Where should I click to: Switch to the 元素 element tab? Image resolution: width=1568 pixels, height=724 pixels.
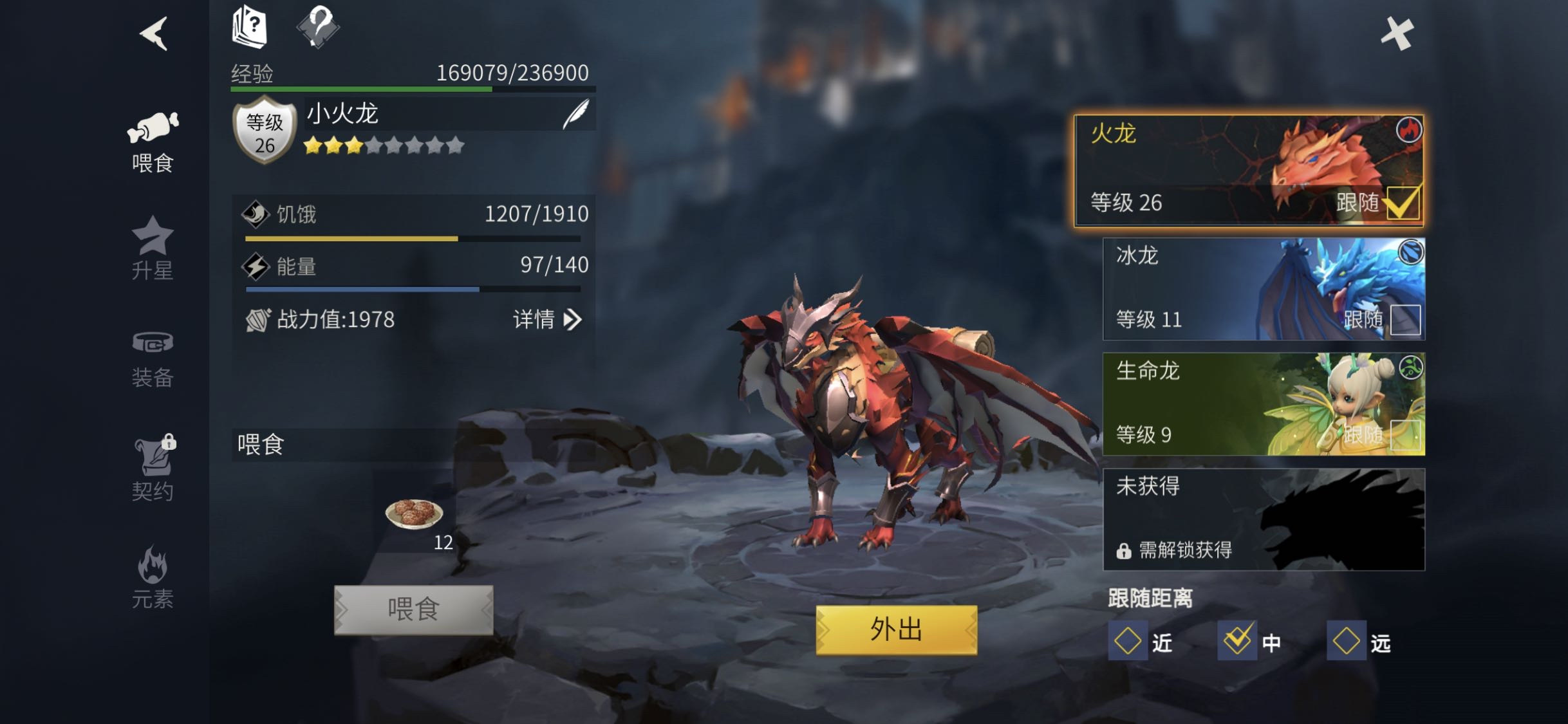pos(153,577)
